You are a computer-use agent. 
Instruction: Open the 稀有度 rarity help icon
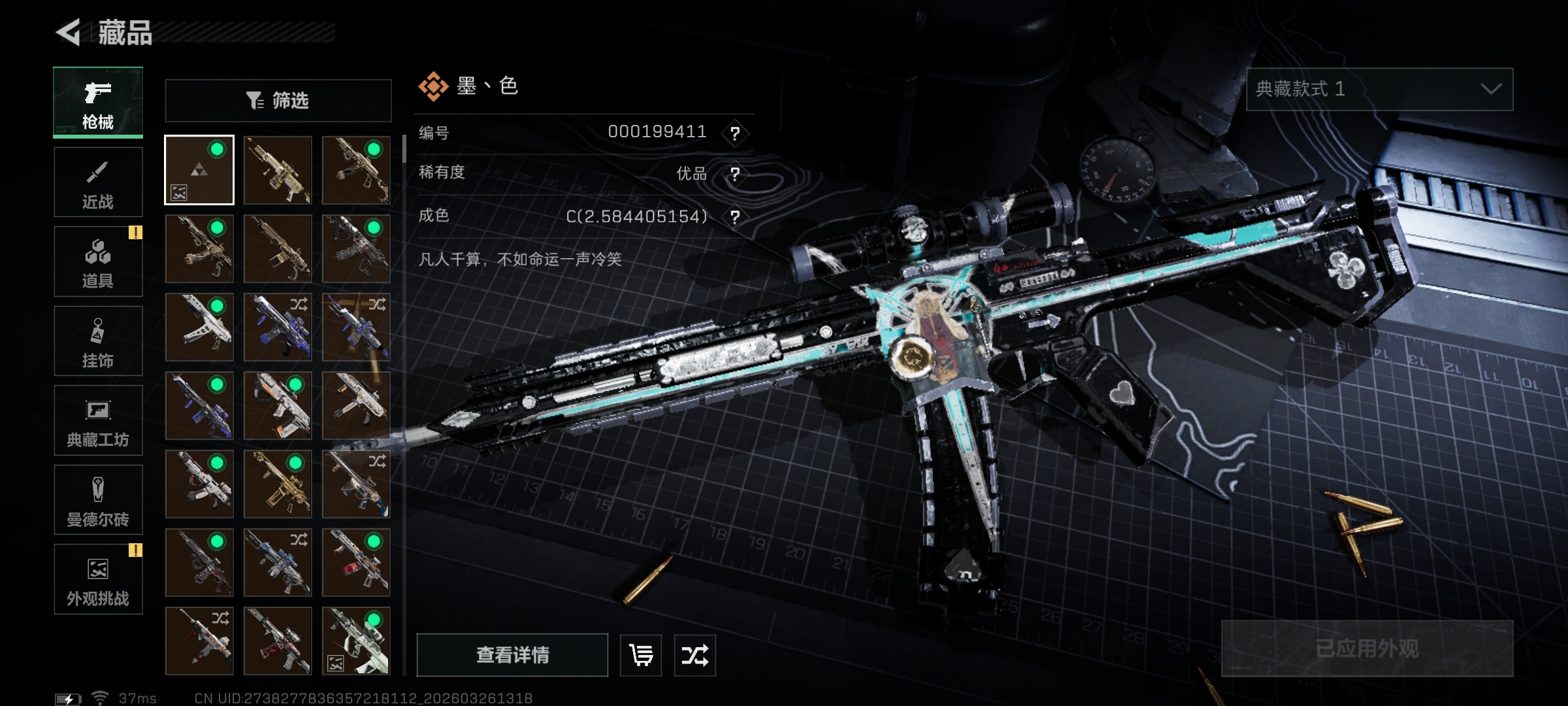click(x=735, y=174)
